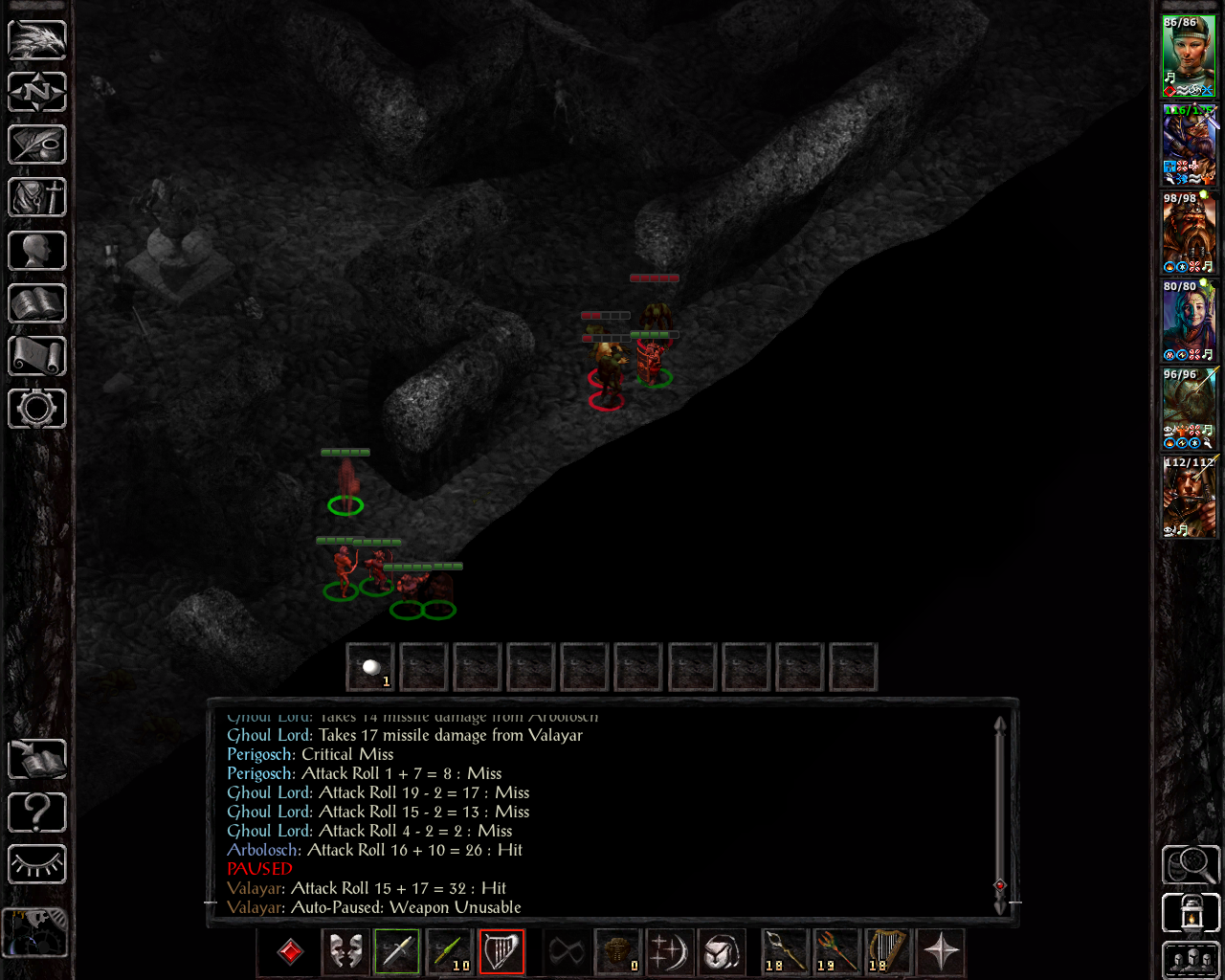Click the dragon head button in sidebar
The height and width of the screenshot is (980, 1225).
37,39
